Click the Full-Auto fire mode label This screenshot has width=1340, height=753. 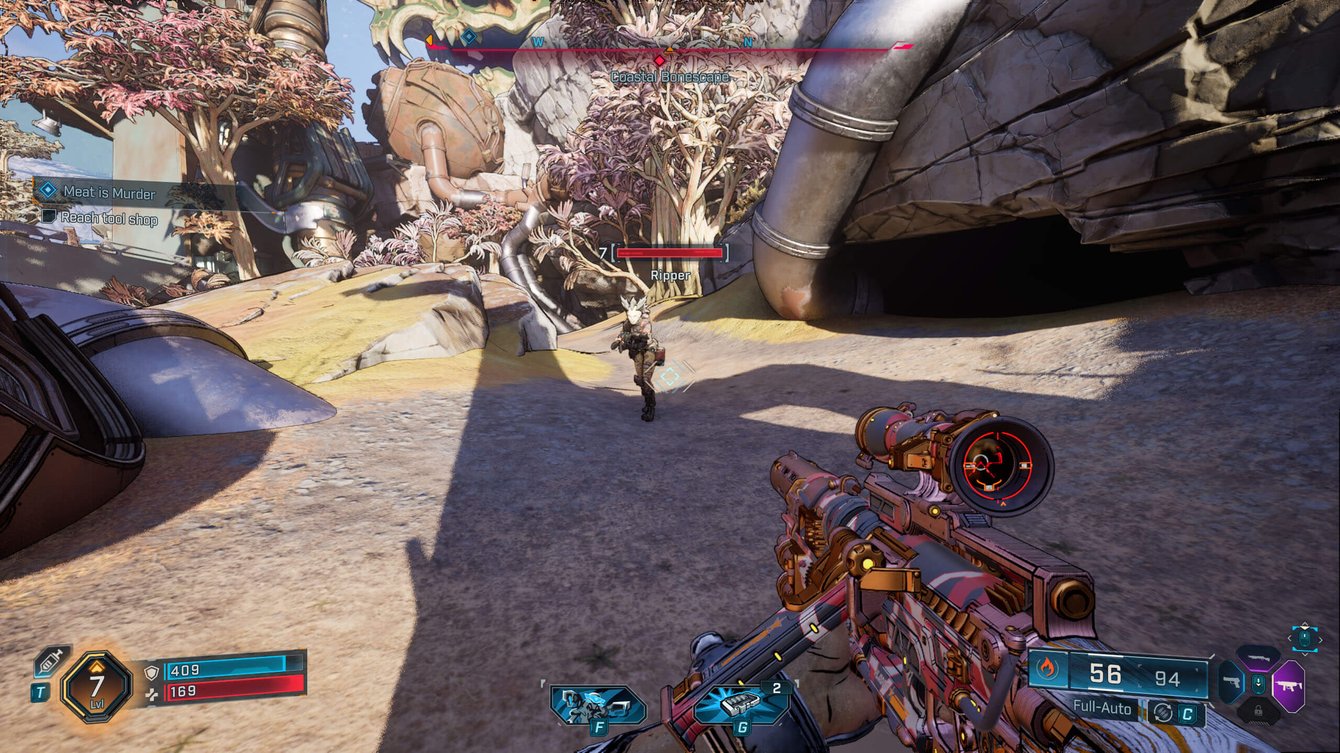pos(1102,709)
